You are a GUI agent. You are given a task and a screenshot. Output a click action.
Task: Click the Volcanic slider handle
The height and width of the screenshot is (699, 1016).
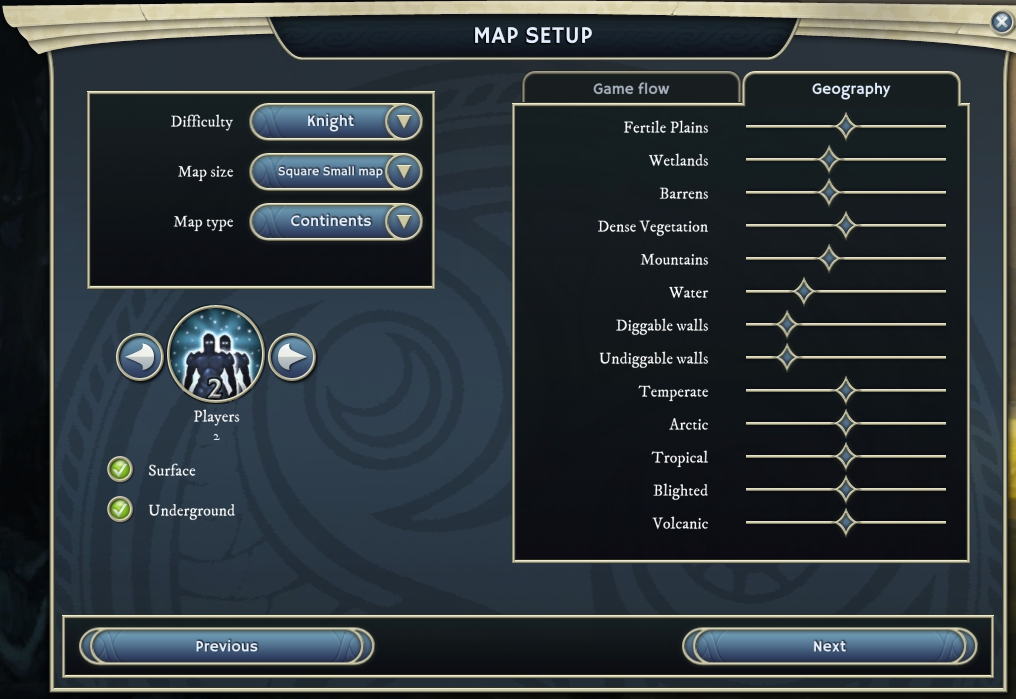[846, 523]
